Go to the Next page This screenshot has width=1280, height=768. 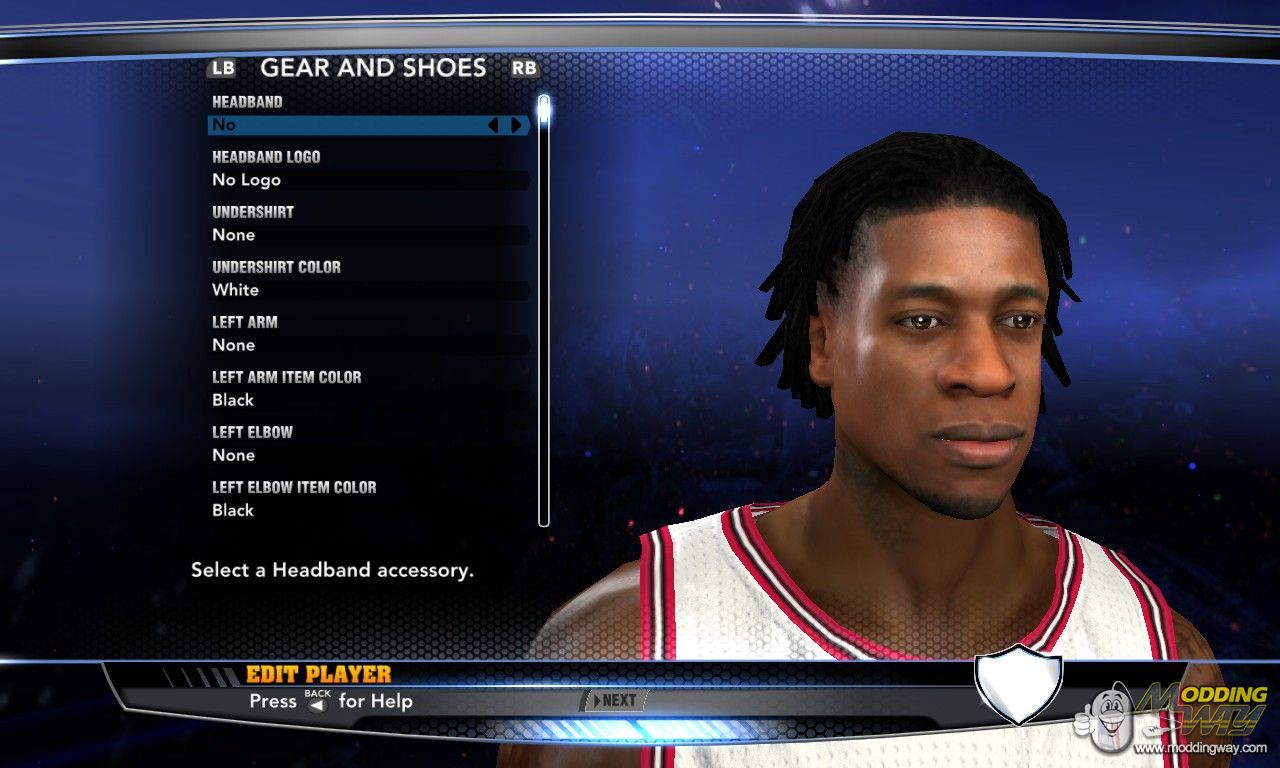(614, 701)
